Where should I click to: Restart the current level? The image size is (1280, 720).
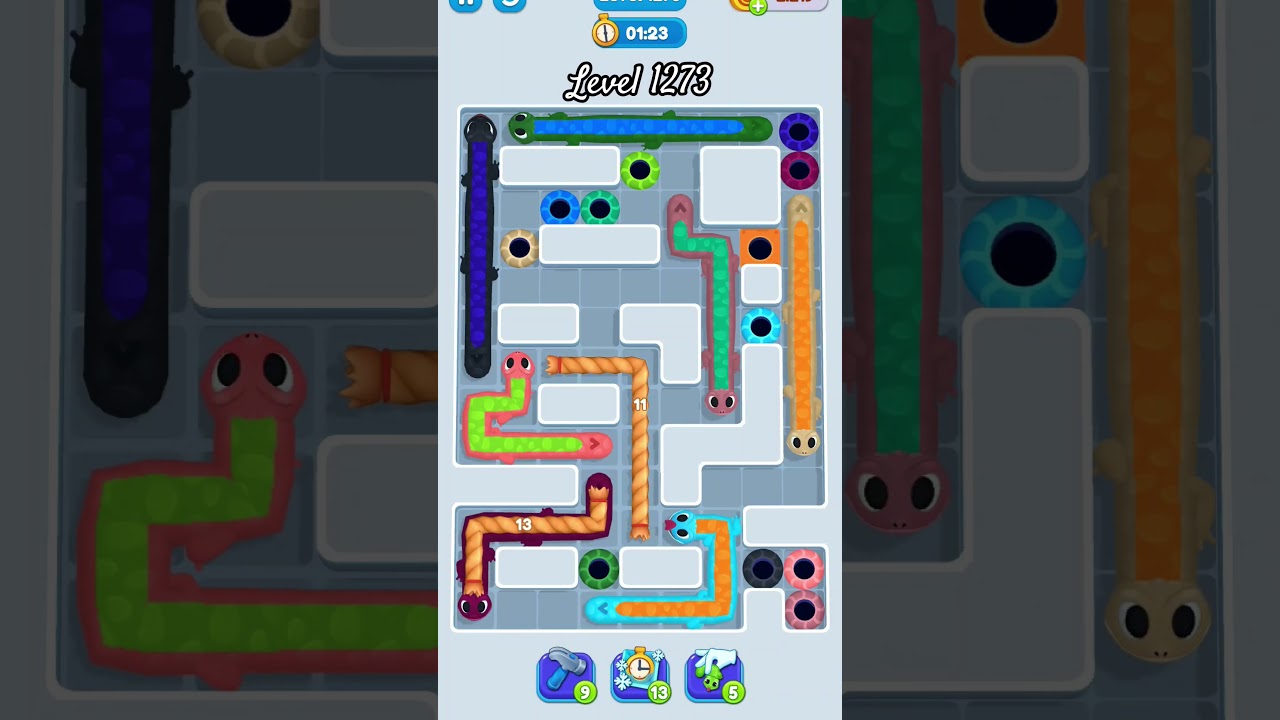pos(510,4)
